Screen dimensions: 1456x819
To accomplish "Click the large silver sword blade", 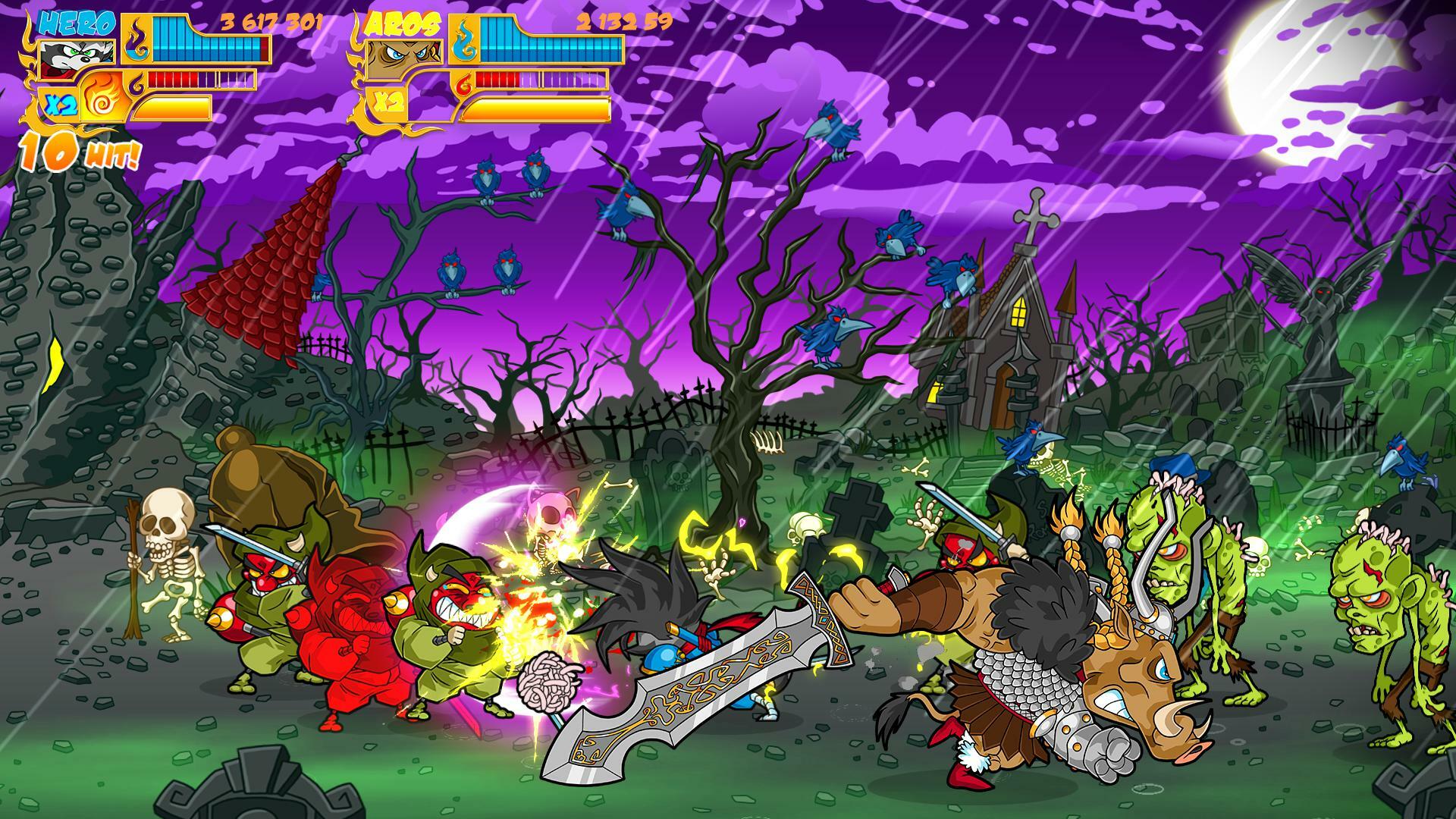I will coord(720,675).
